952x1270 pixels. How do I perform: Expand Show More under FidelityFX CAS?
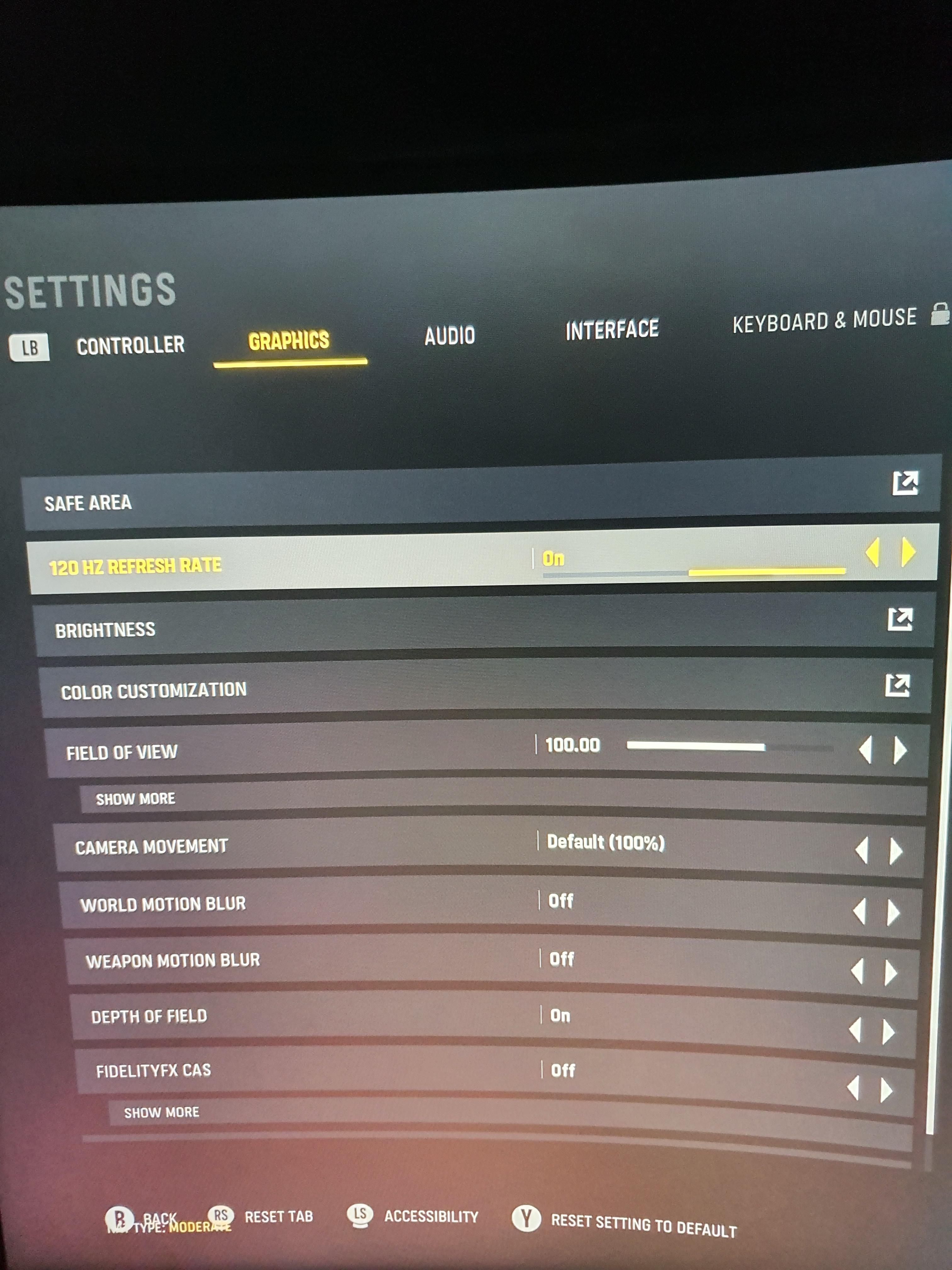161,1112
